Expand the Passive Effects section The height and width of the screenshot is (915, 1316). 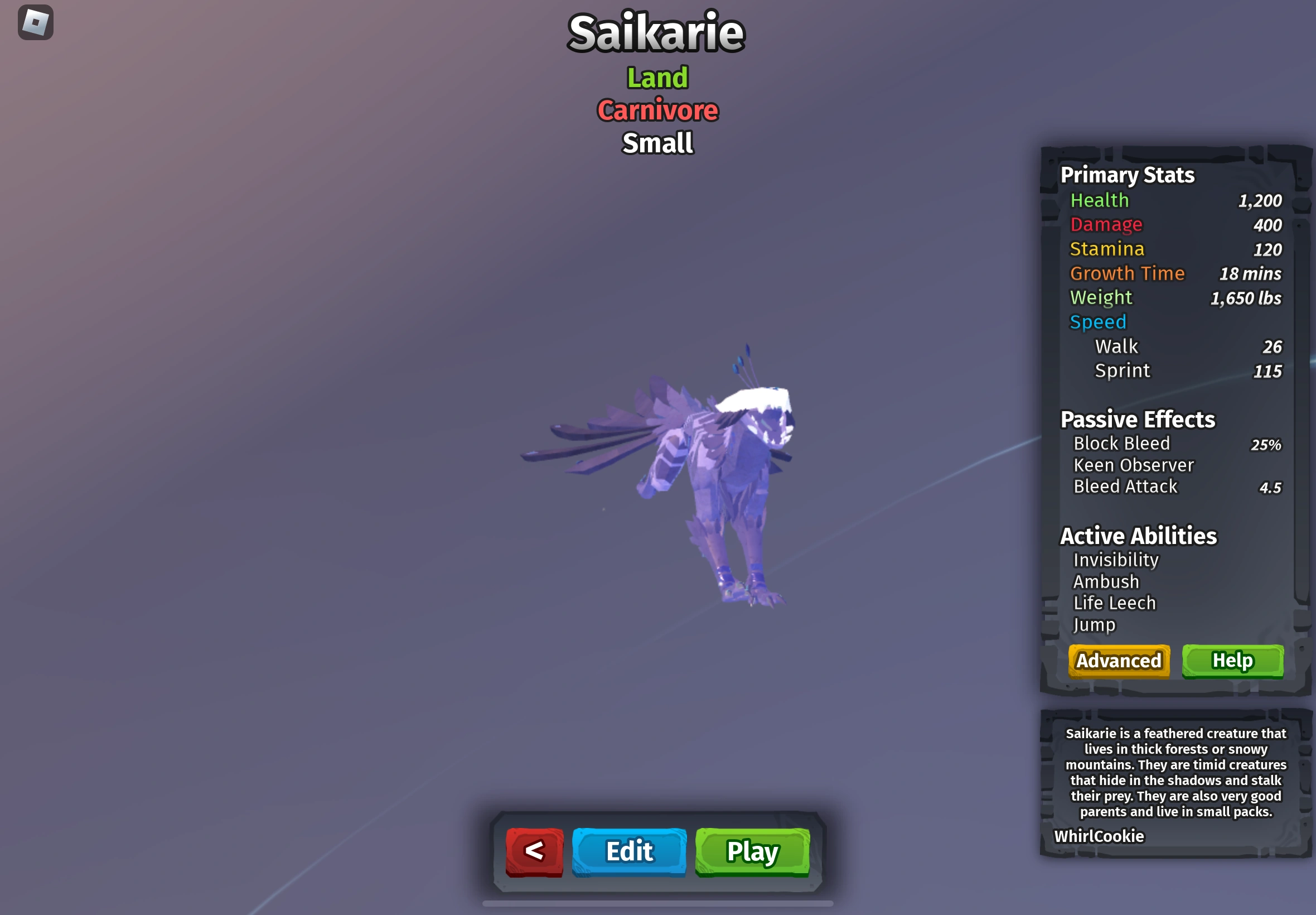click(x=1137, y=419)
